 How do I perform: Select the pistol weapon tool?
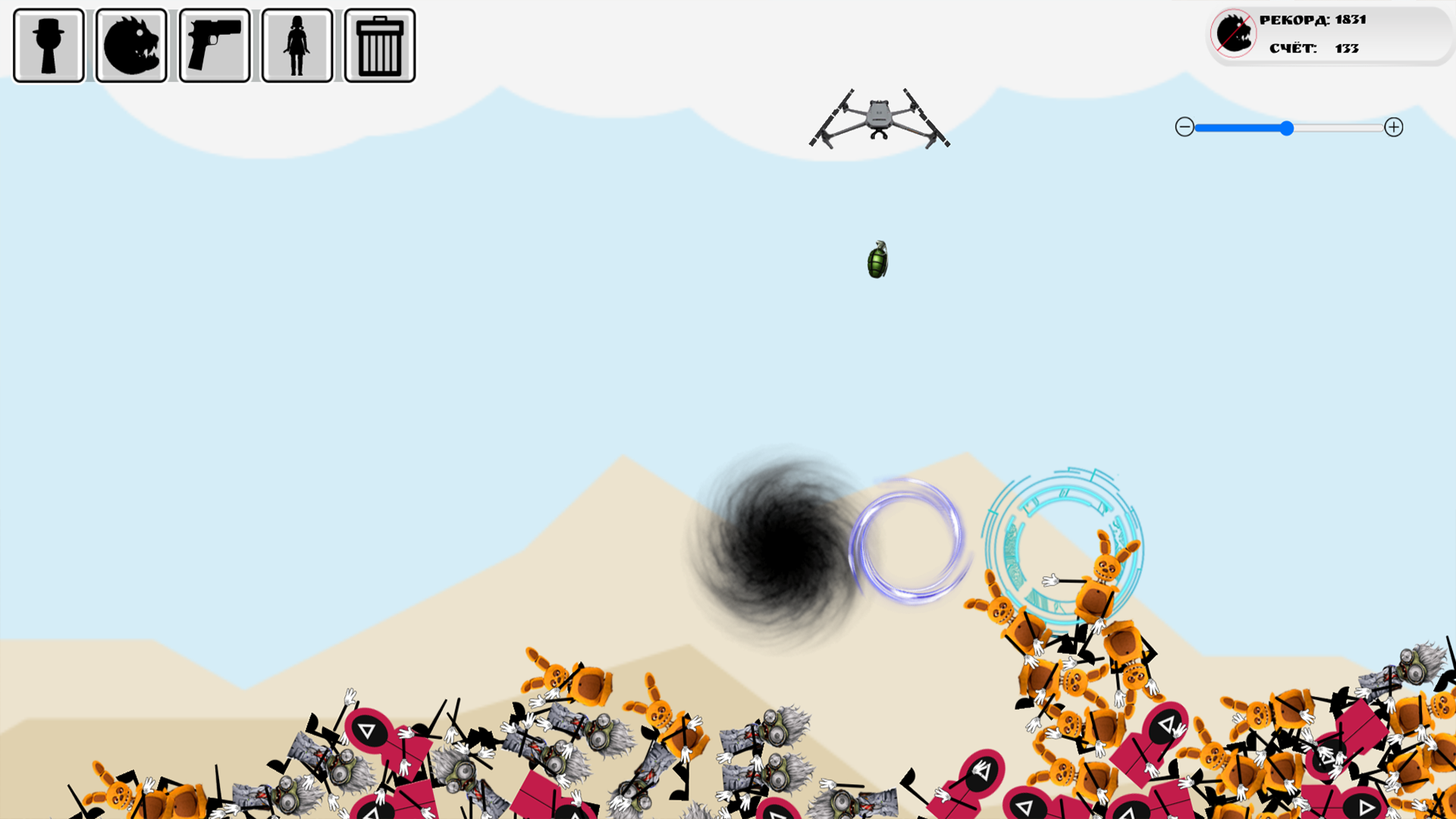(x=215, y=43)
